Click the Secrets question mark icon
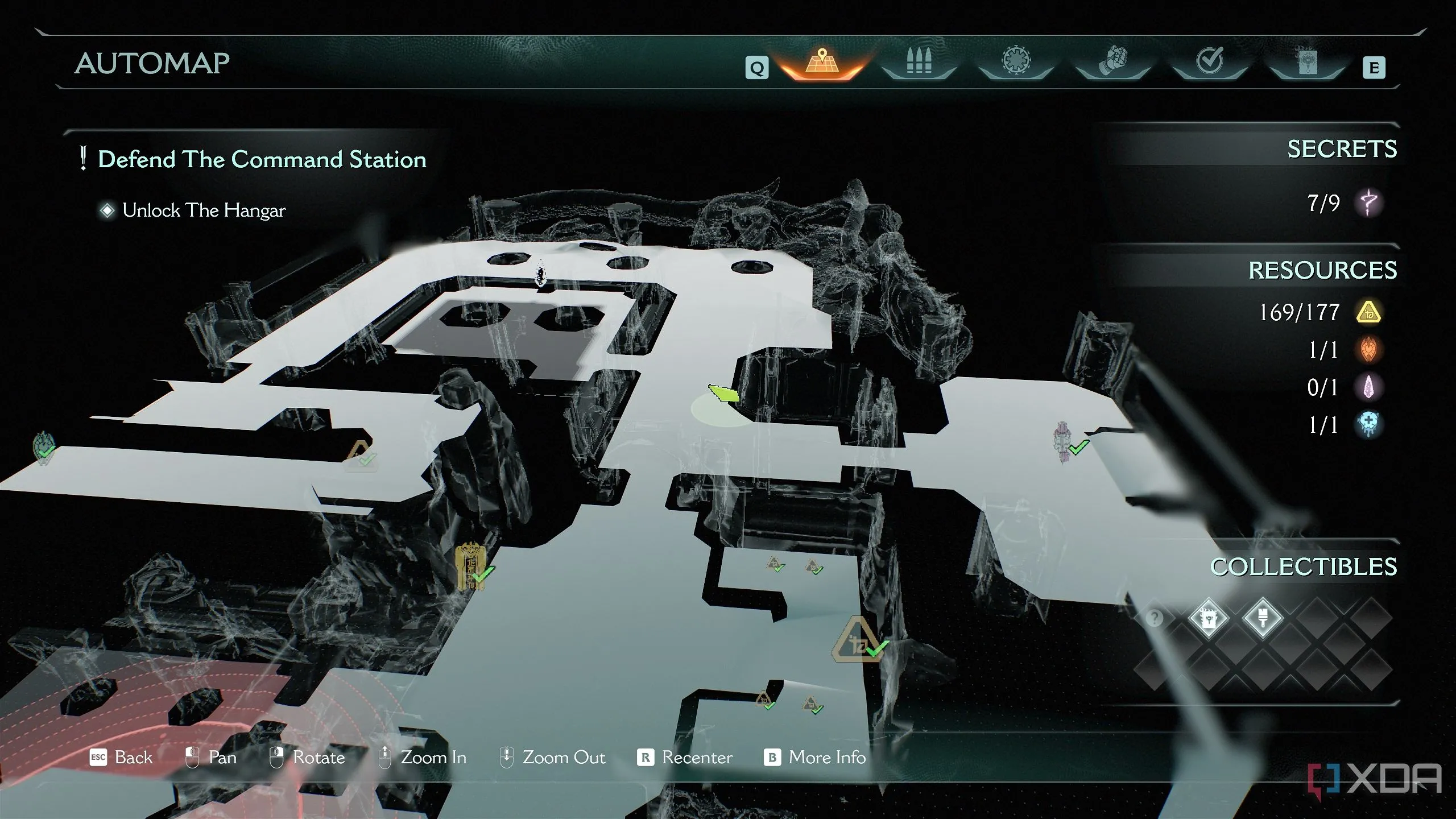 [x=1368, y=202]
